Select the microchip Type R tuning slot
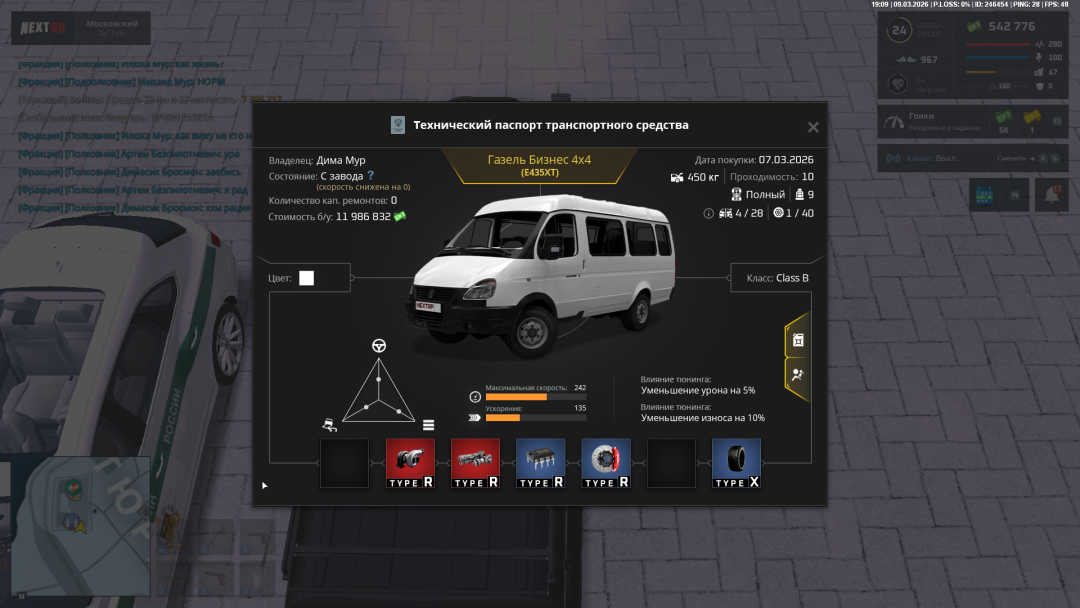 click(x=540, y=463)
